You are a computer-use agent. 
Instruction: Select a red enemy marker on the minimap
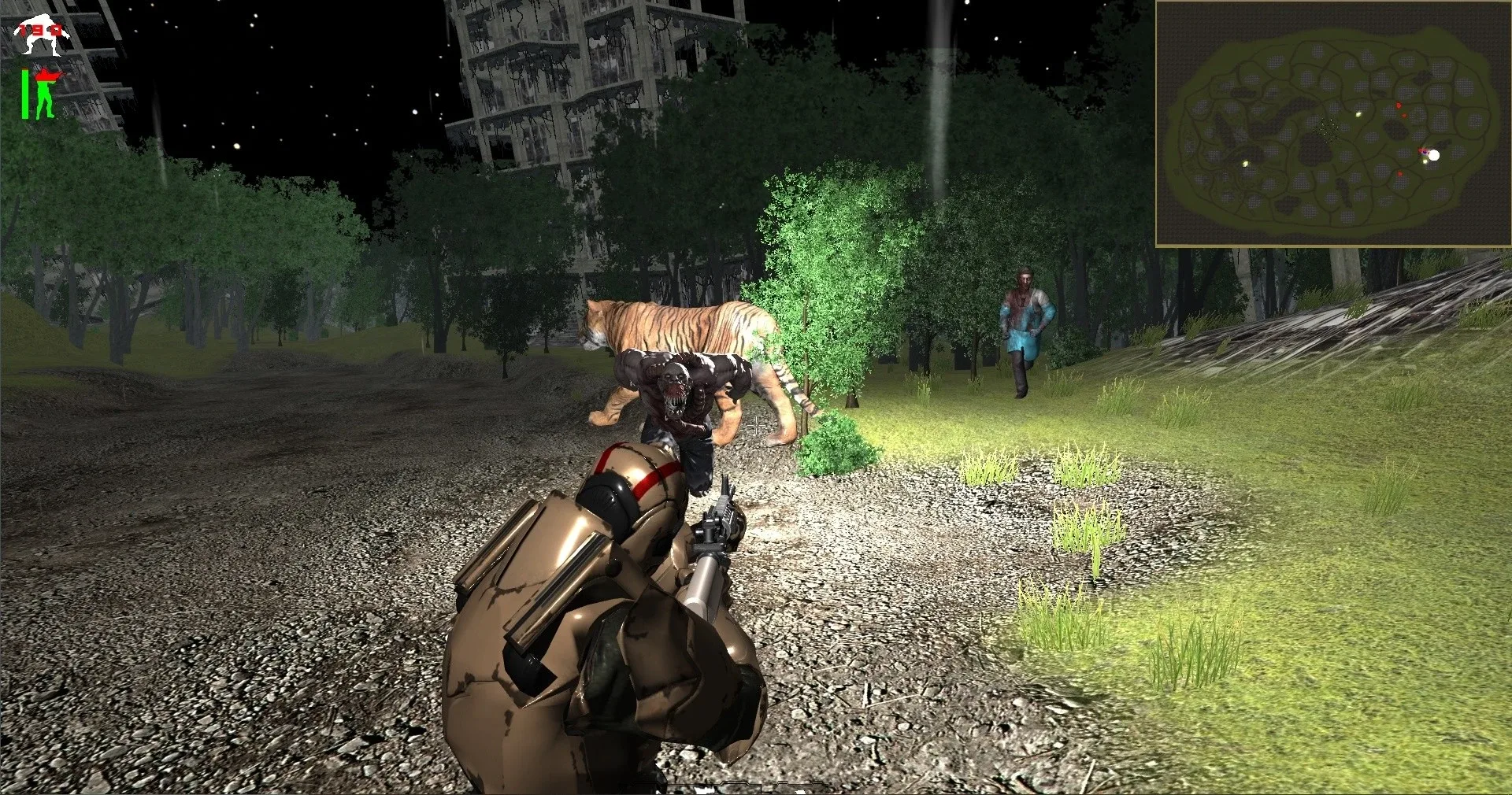pos(1399,105)
